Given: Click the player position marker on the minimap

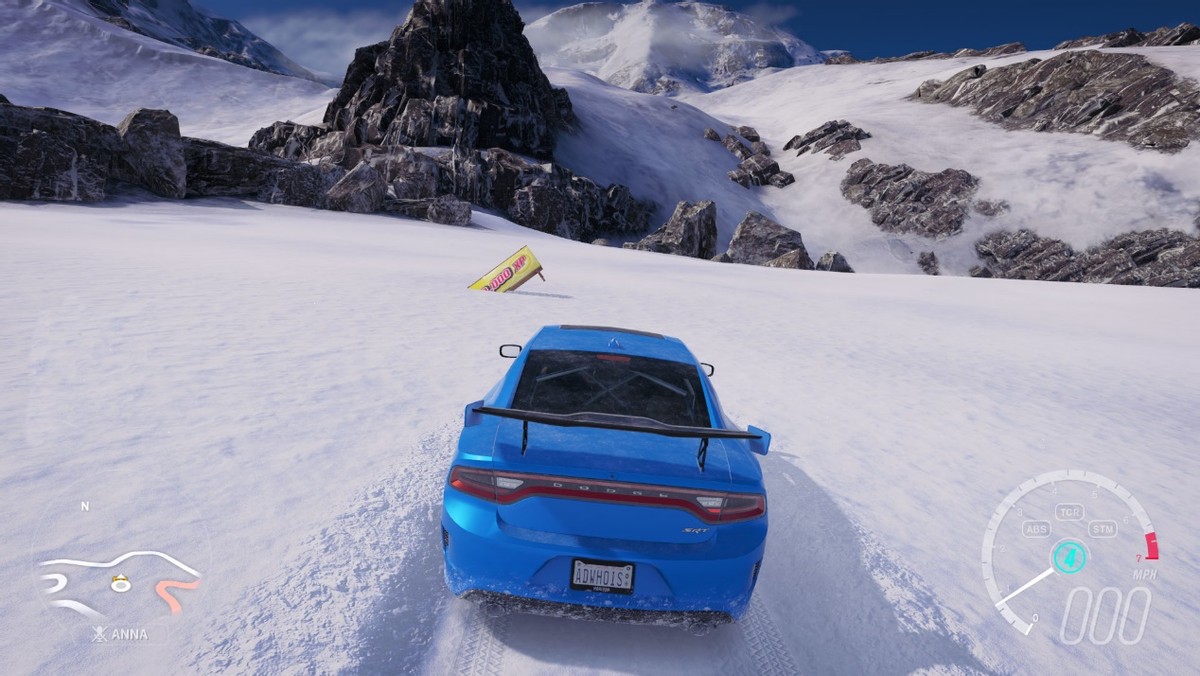Looking at the screenshot, I should (121, 584).
